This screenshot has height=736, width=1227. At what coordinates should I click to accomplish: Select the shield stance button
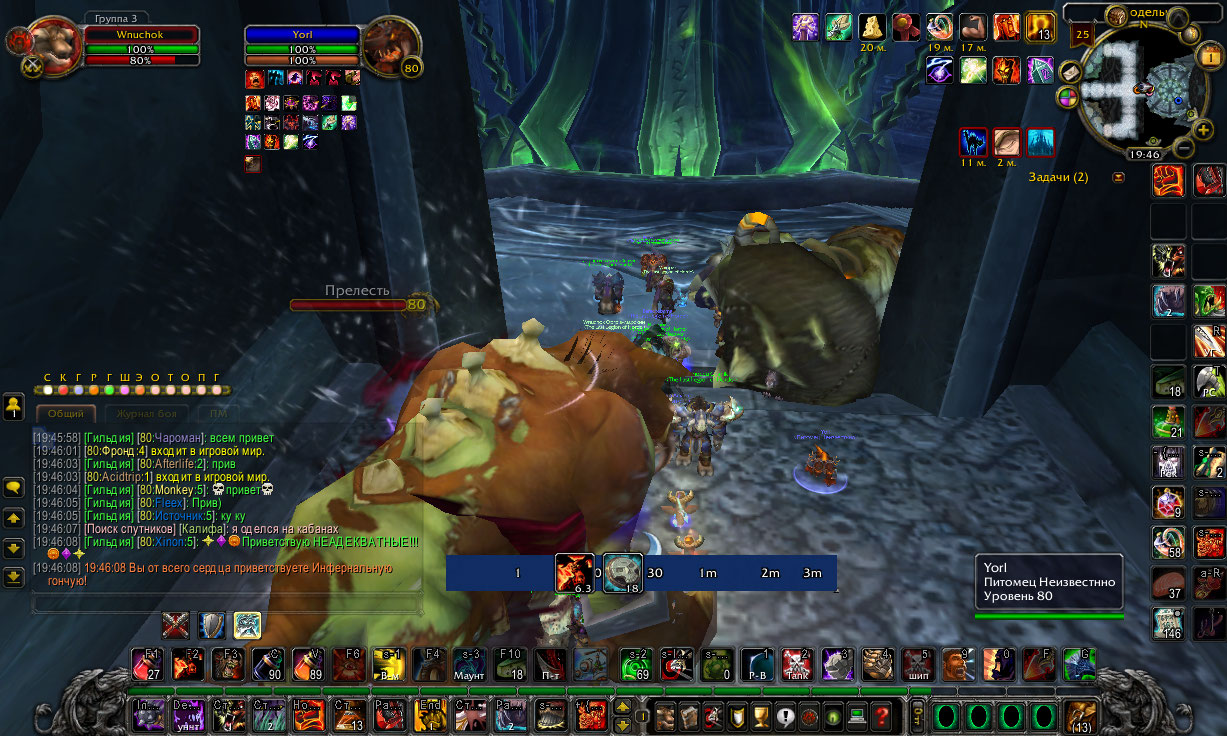(x=211, y=626)
